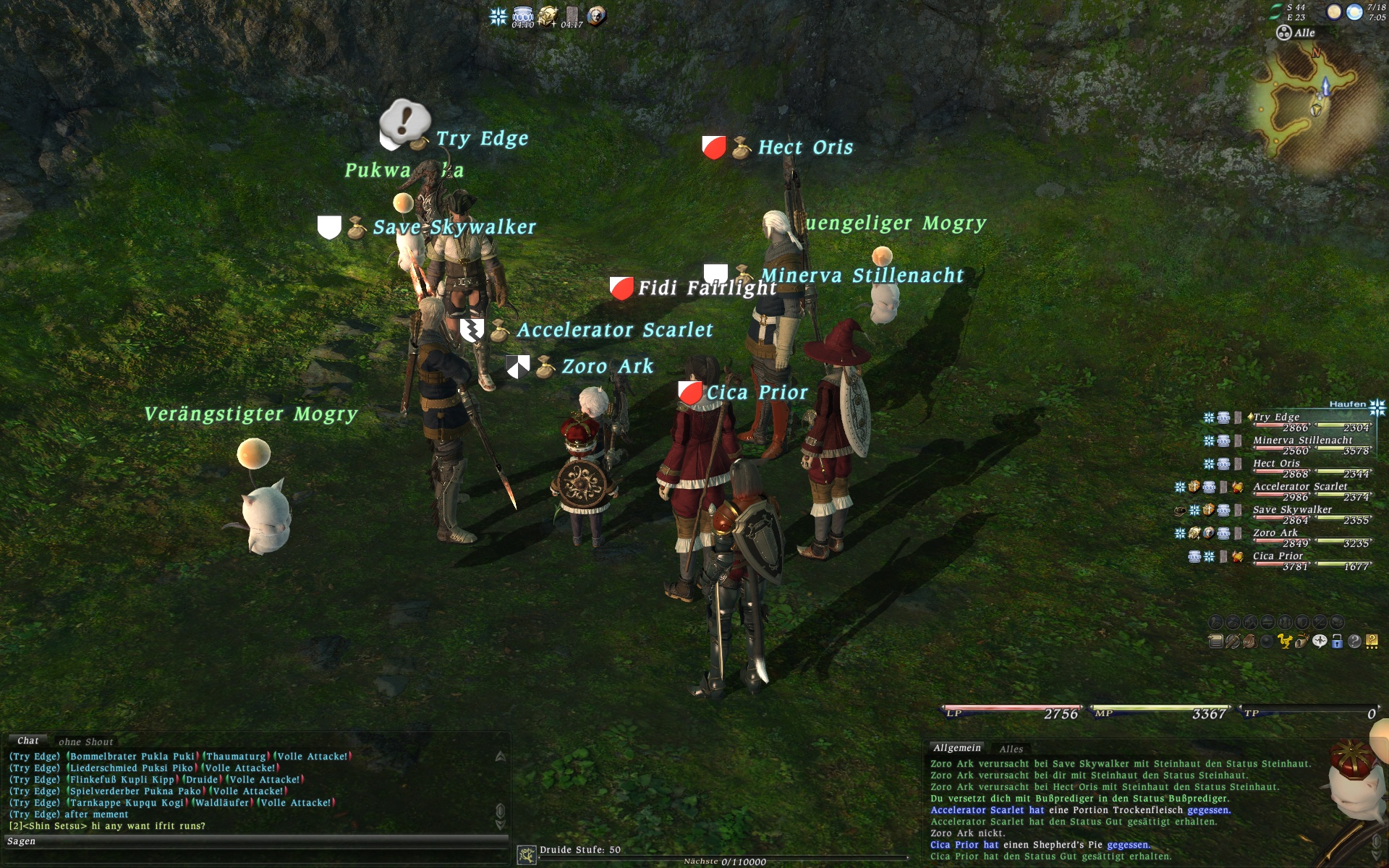This screenshot has width=1389, height=868.
Task: Open the main menu list icon
Action: click(1215, 642)
